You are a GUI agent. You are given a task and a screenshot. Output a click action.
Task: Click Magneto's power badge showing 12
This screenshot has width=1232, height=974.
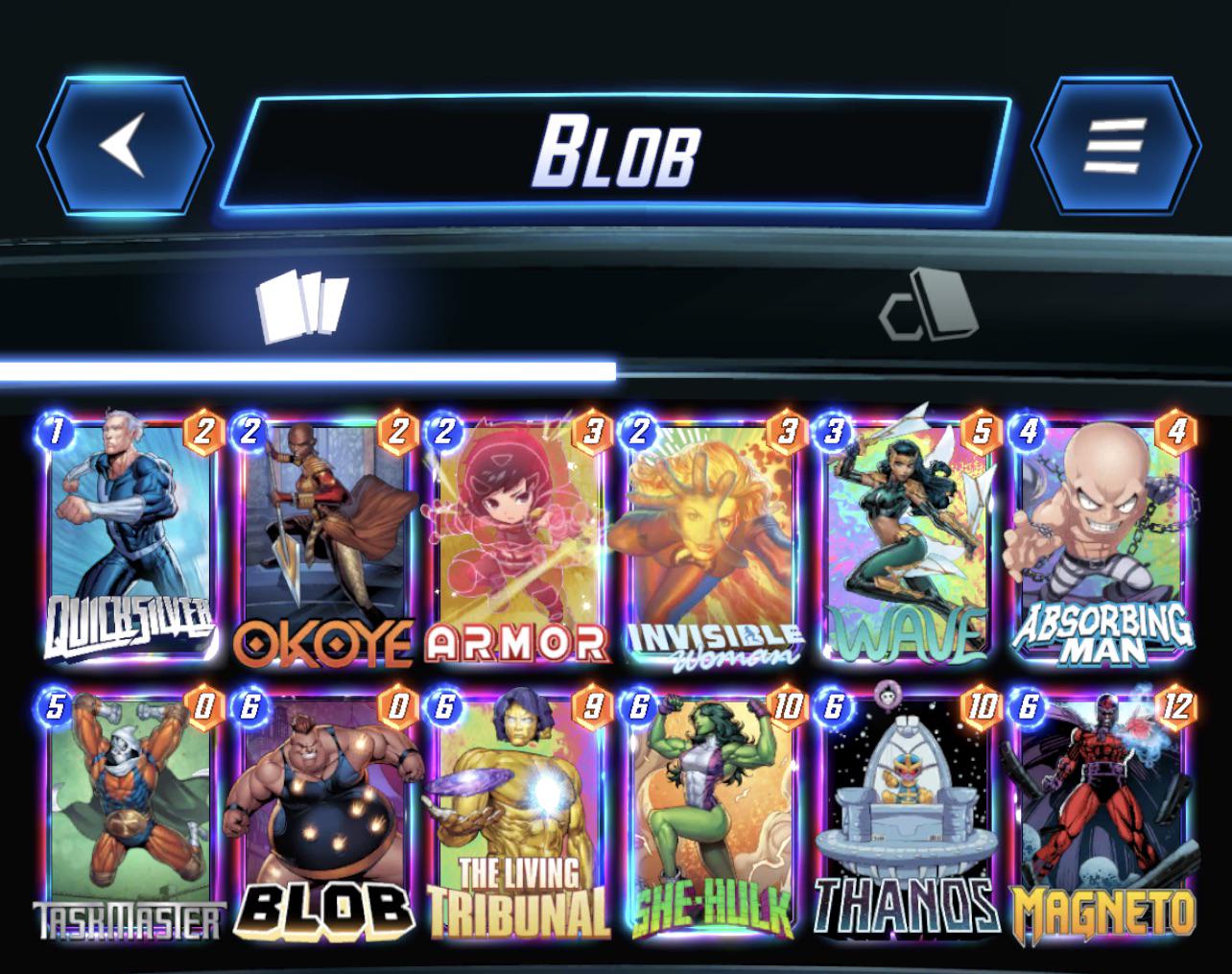pos(1175,706)
